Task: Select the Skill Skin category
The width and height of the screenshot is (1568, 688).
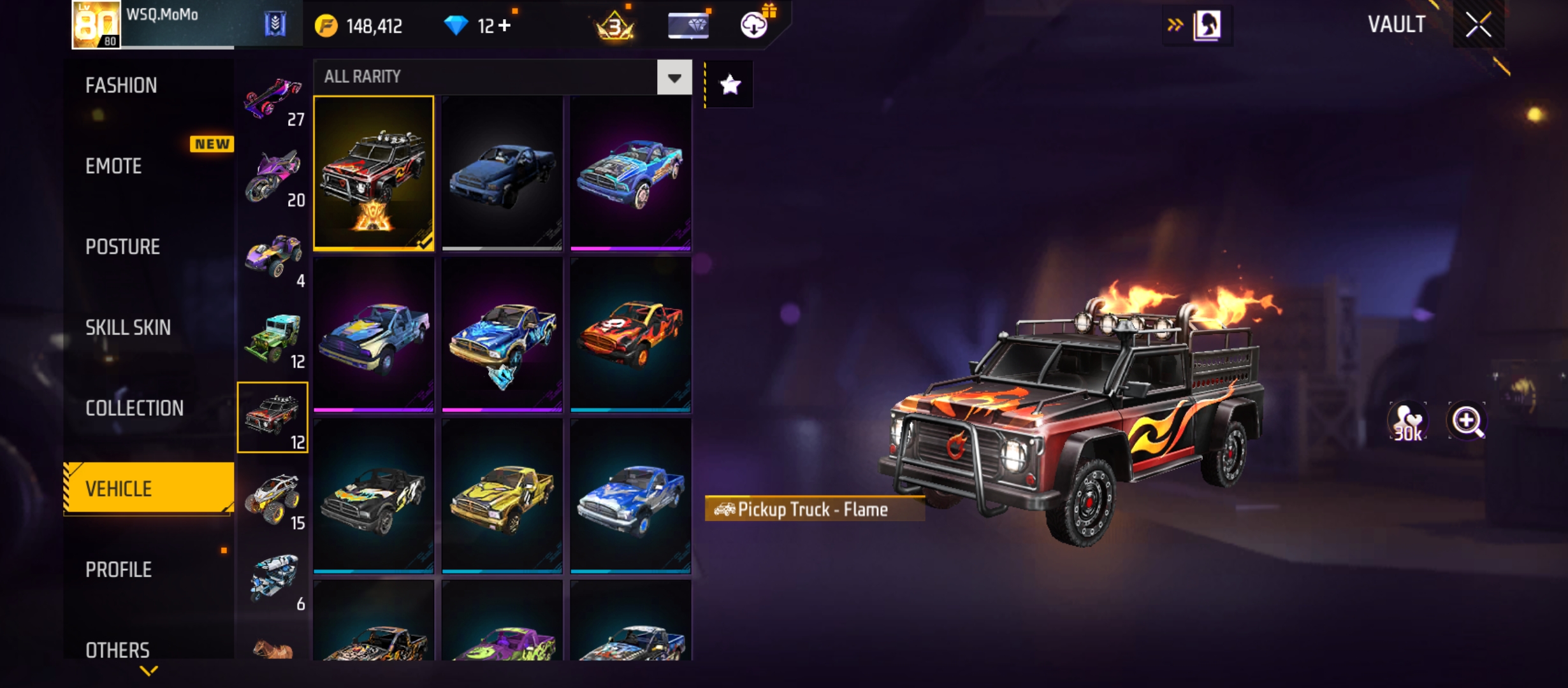Action: tap(127, 327)
